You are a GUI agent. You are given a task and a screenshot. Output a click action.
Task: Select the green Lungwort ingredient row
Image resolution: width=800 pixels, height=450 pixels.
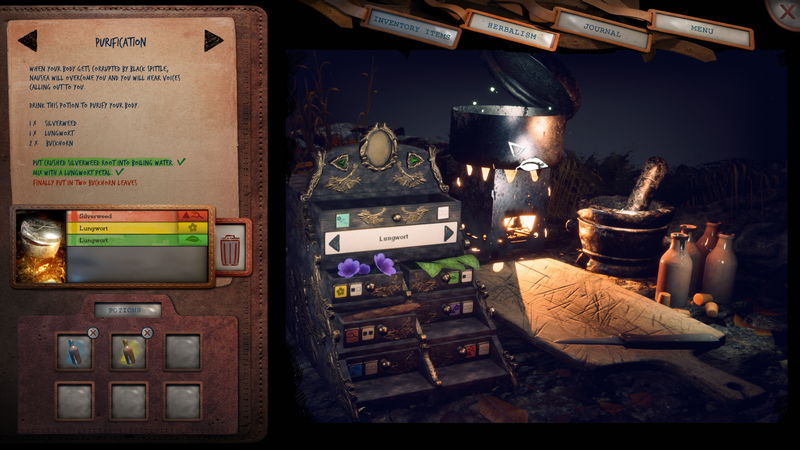tap(137, 241)
